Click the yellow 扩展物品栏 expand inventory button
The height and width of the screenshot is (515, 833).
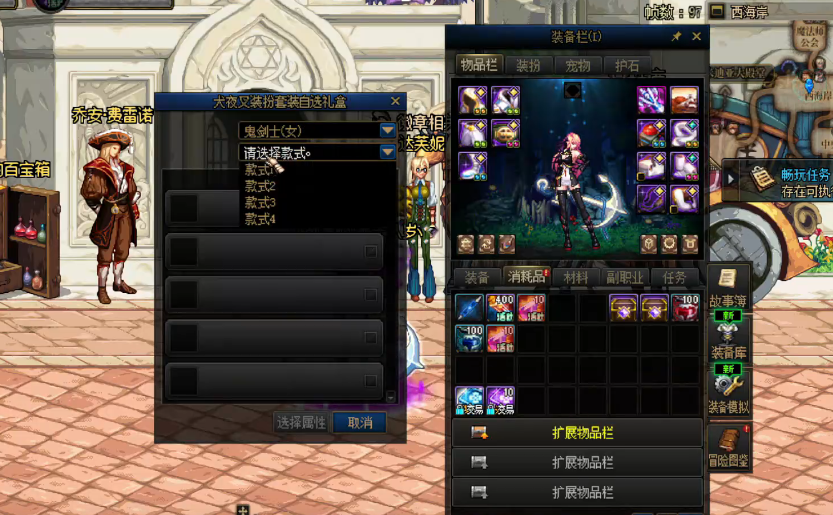[x=577, y=433]
